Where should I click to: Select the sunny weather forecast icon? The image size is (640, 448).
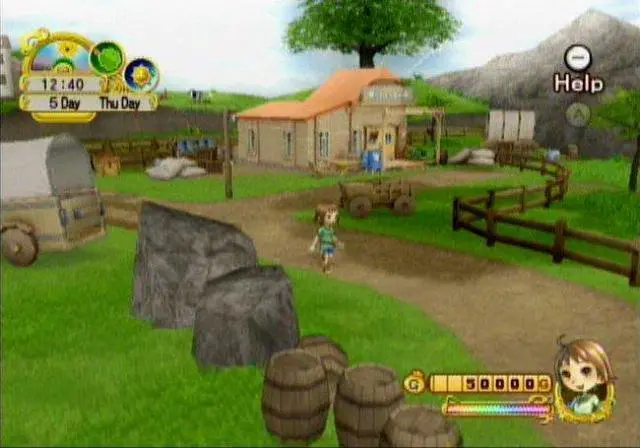141,74
